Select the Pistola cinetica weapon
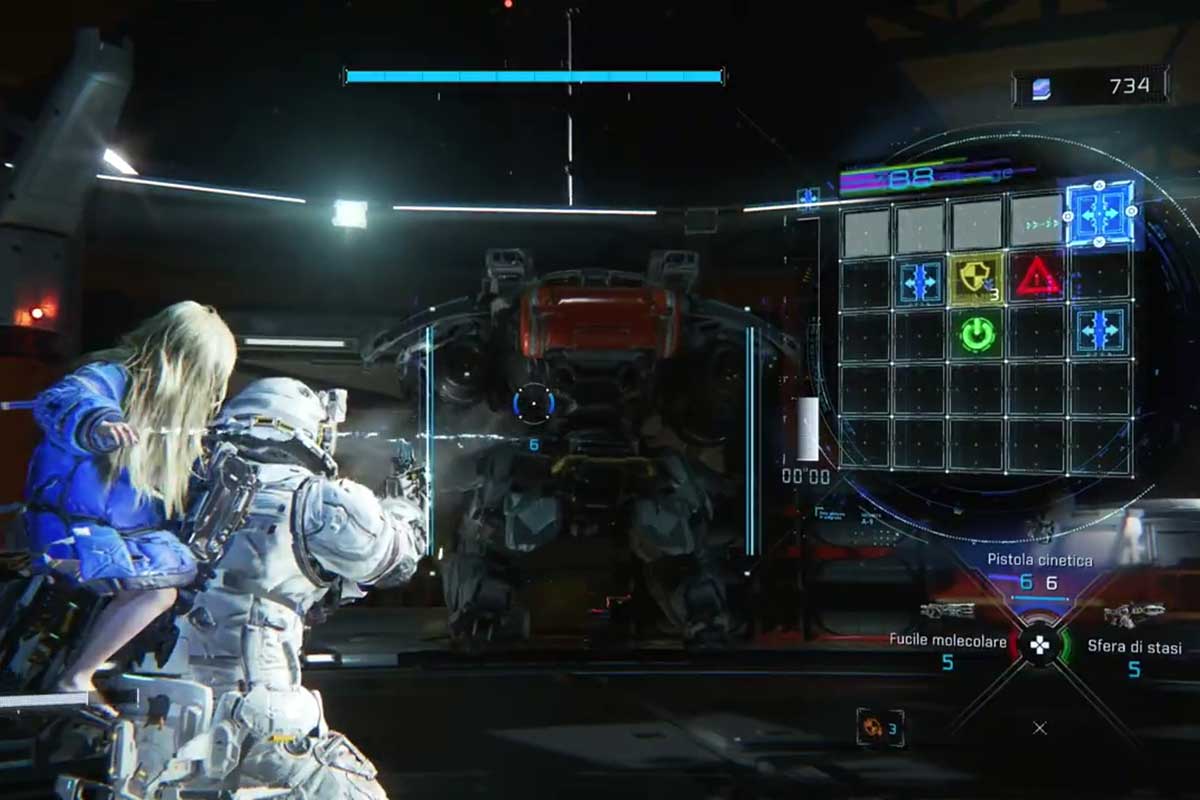Image resolution: width=1200 pixels, height=800 pixels. [1040, 560]
